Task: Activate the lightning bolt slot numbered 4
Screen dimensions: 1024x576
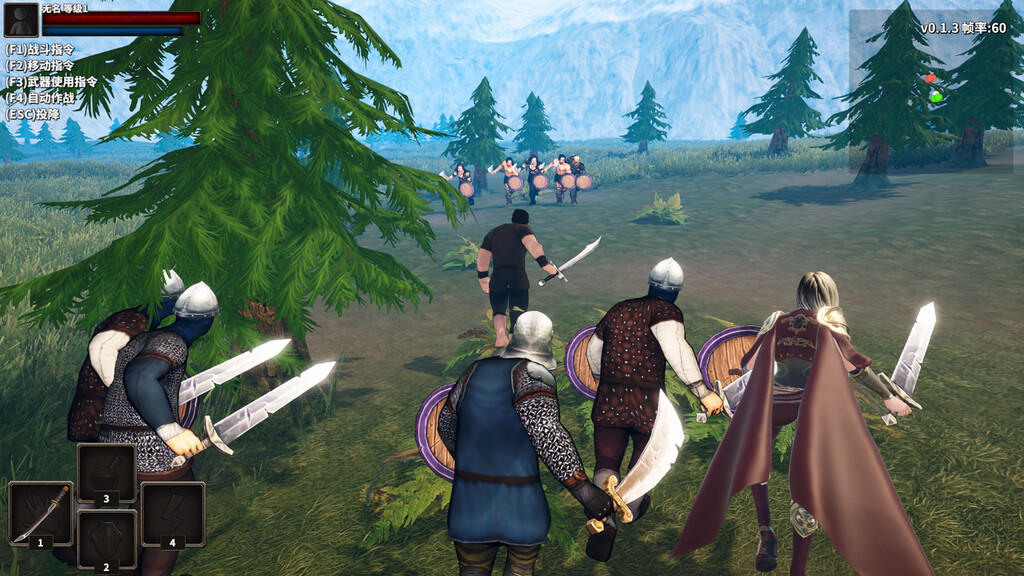Action: click(172, 513)
